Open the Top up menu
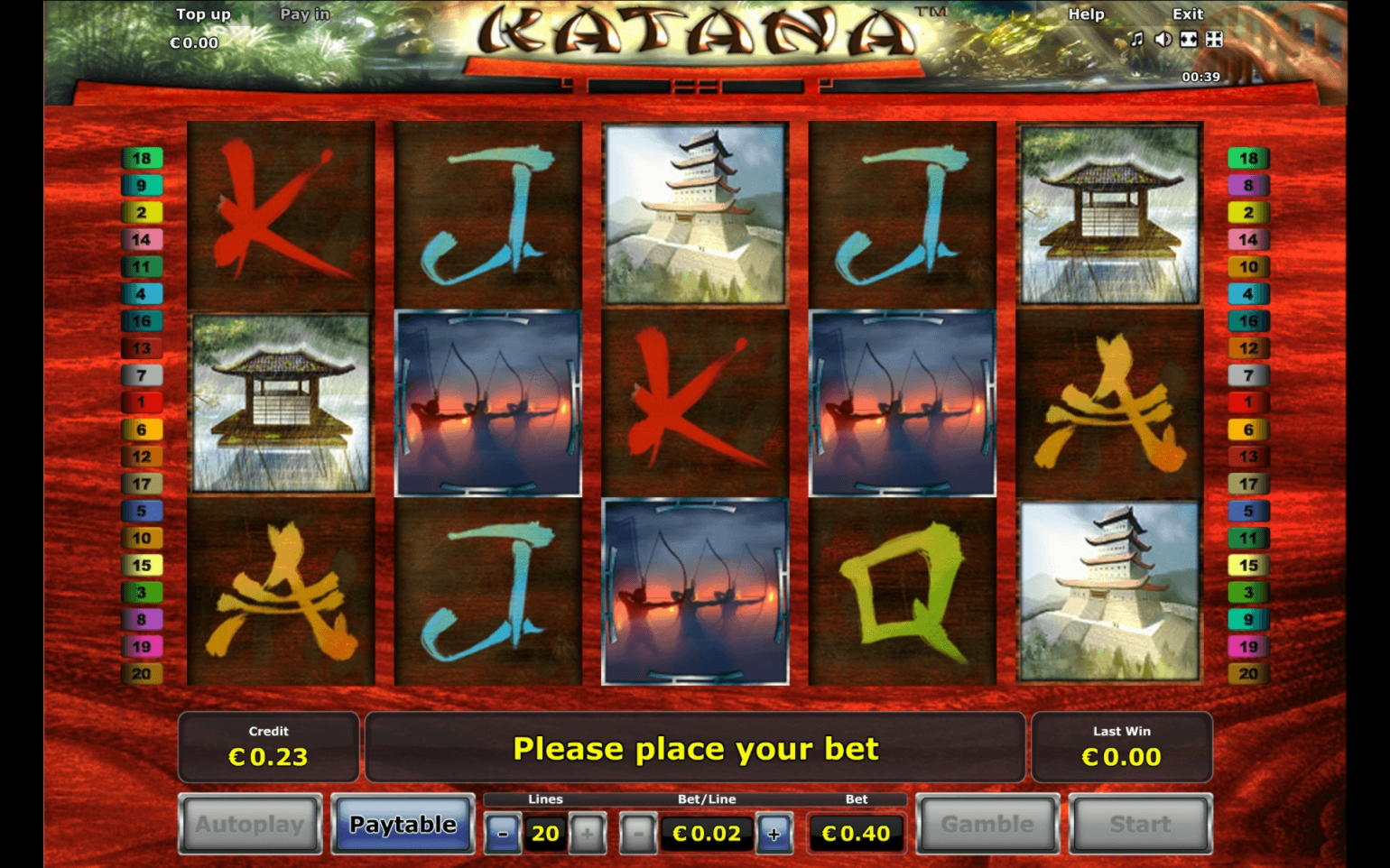1390x868 pixels. (203, 14)
